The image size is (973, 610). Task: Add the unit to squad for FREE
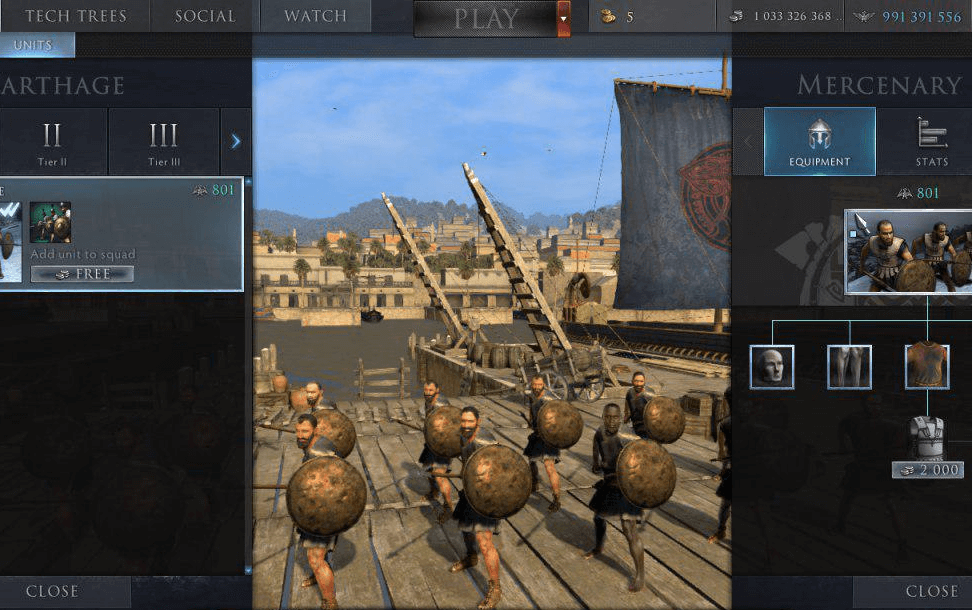point(82,274)
